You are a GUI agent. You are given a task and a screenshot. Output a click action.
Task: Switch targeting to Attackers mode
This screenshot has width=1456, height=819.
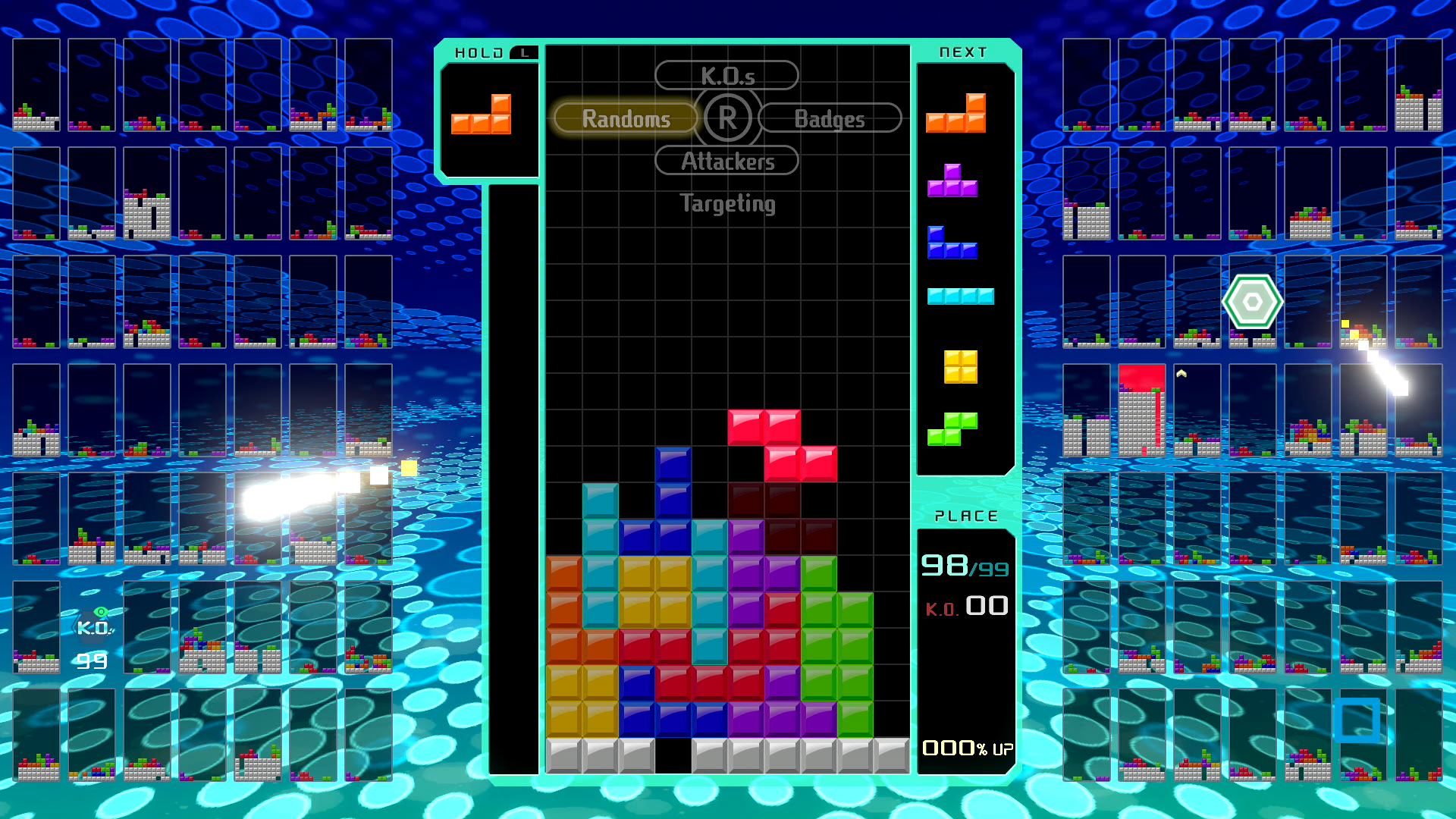coord(726,161)
